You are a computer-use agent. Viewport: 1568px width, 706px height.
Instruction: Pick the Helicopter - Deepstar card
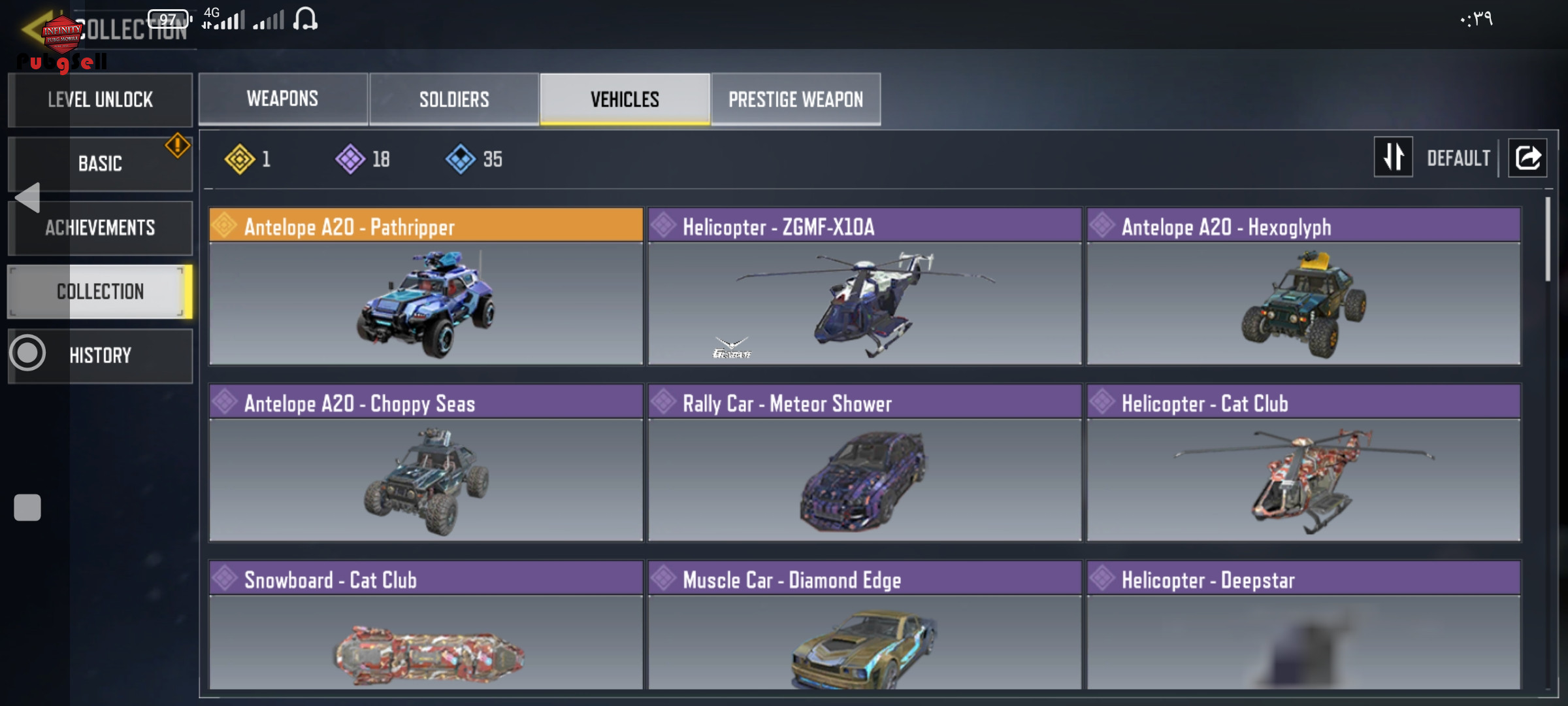coord(1303,625)
